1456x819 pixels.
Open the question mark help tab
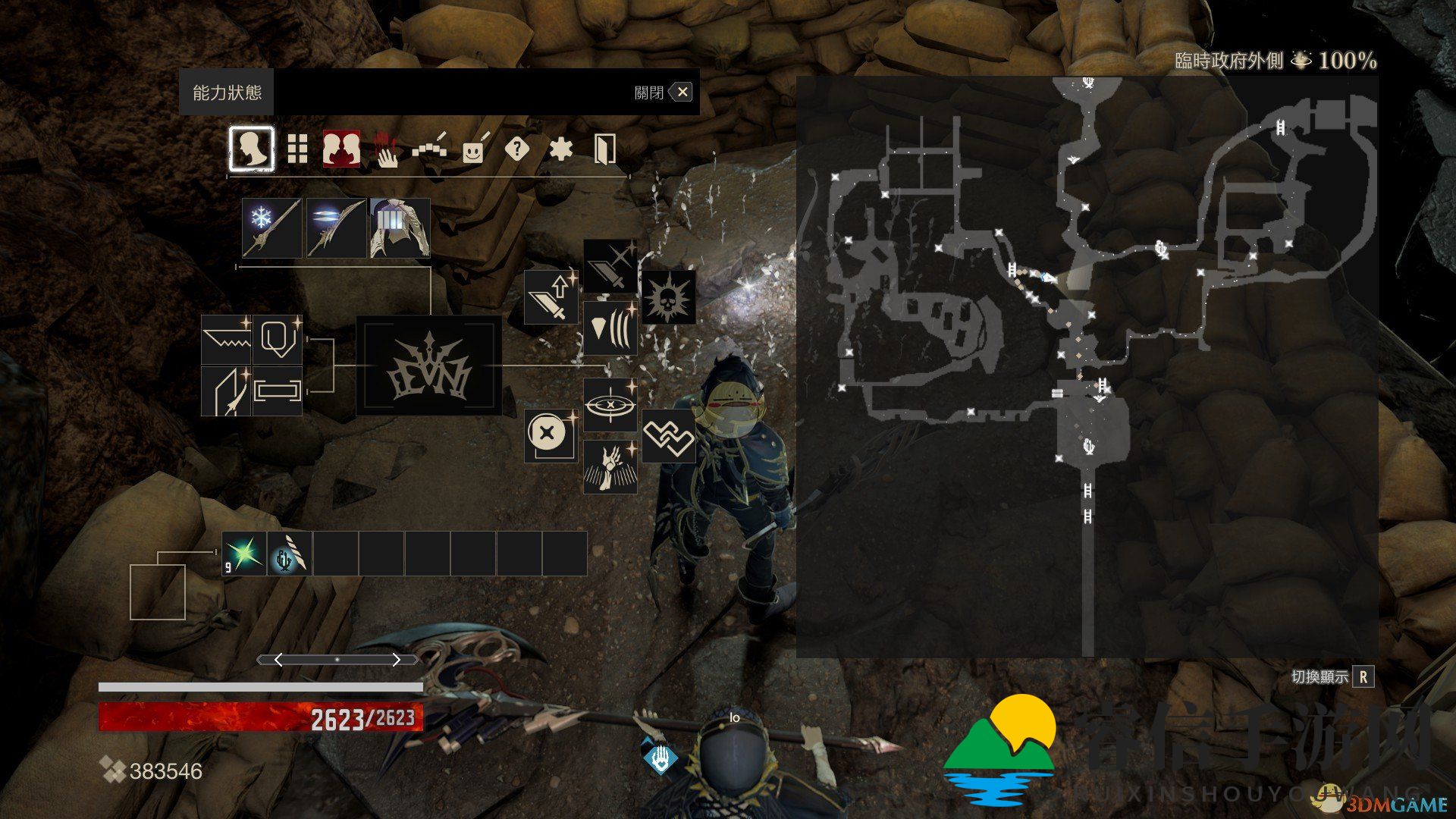point(516,149)
